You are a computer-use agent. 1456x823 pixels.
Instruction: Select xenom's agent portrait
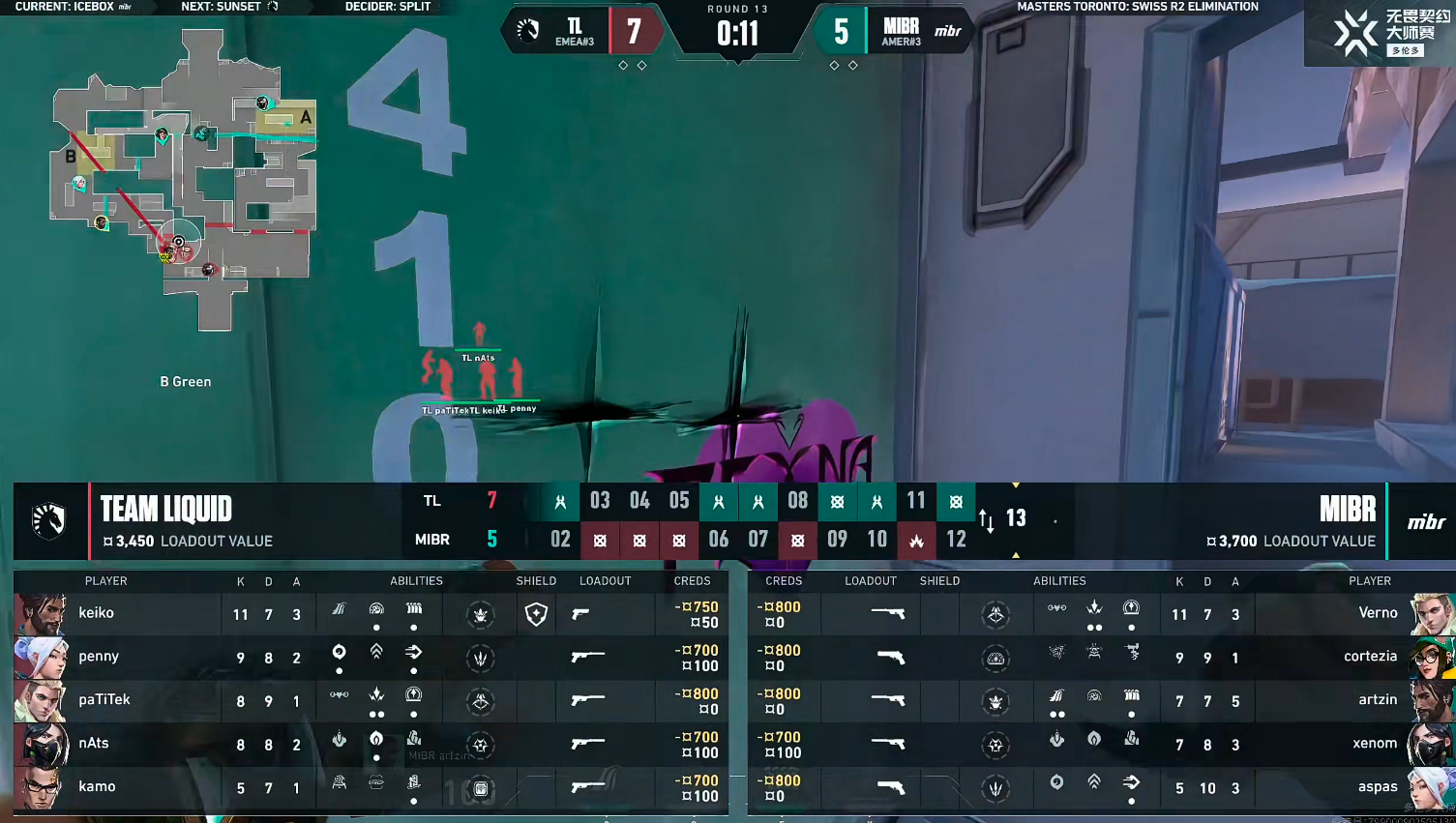click(1432, 744)
